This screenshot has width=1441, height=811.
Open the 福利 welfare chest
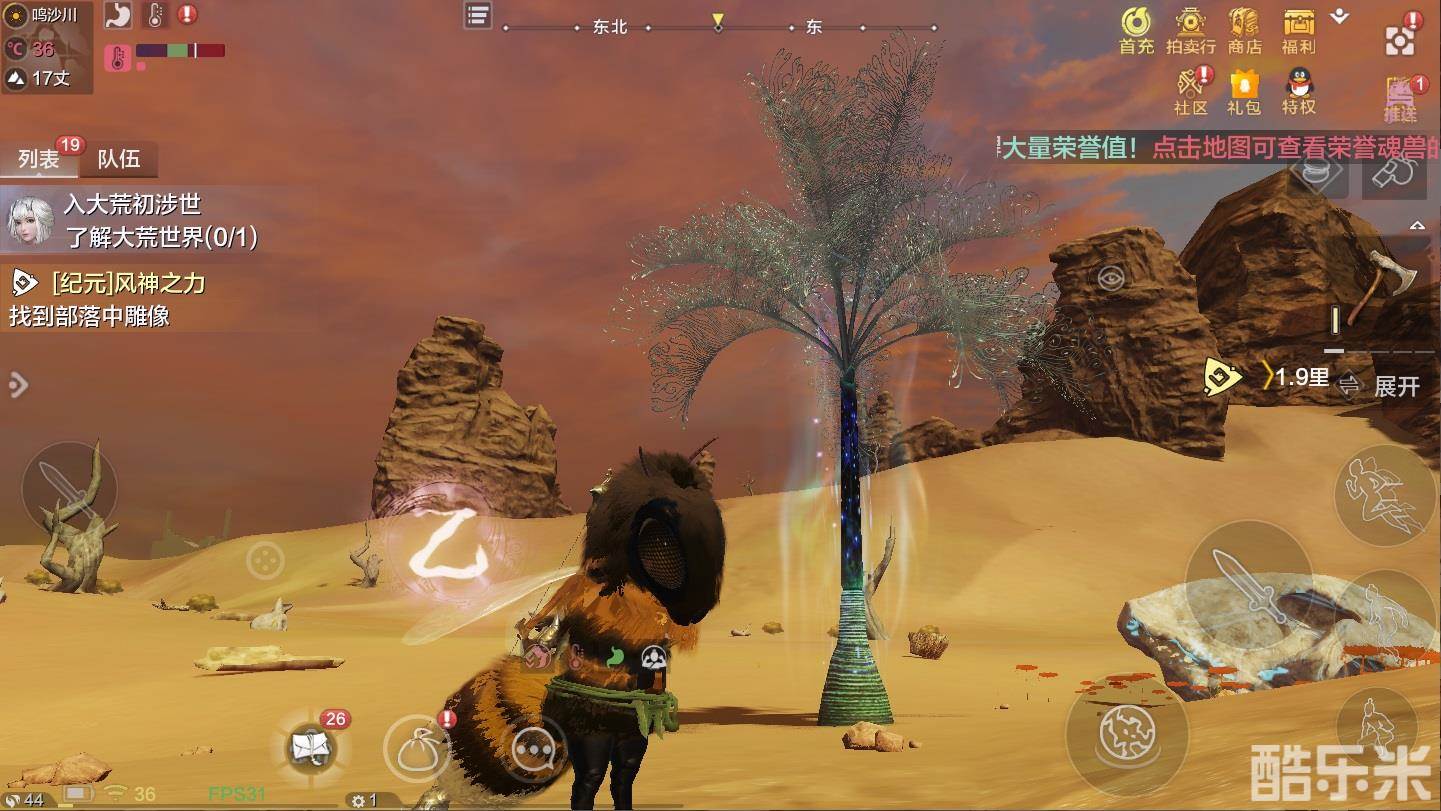(1298, 30)
